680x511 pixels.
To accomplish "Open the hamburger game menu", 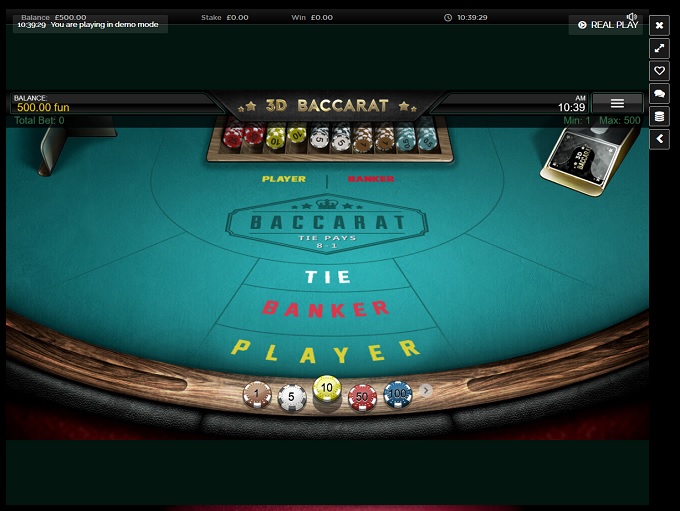I will tap(617, 103).
